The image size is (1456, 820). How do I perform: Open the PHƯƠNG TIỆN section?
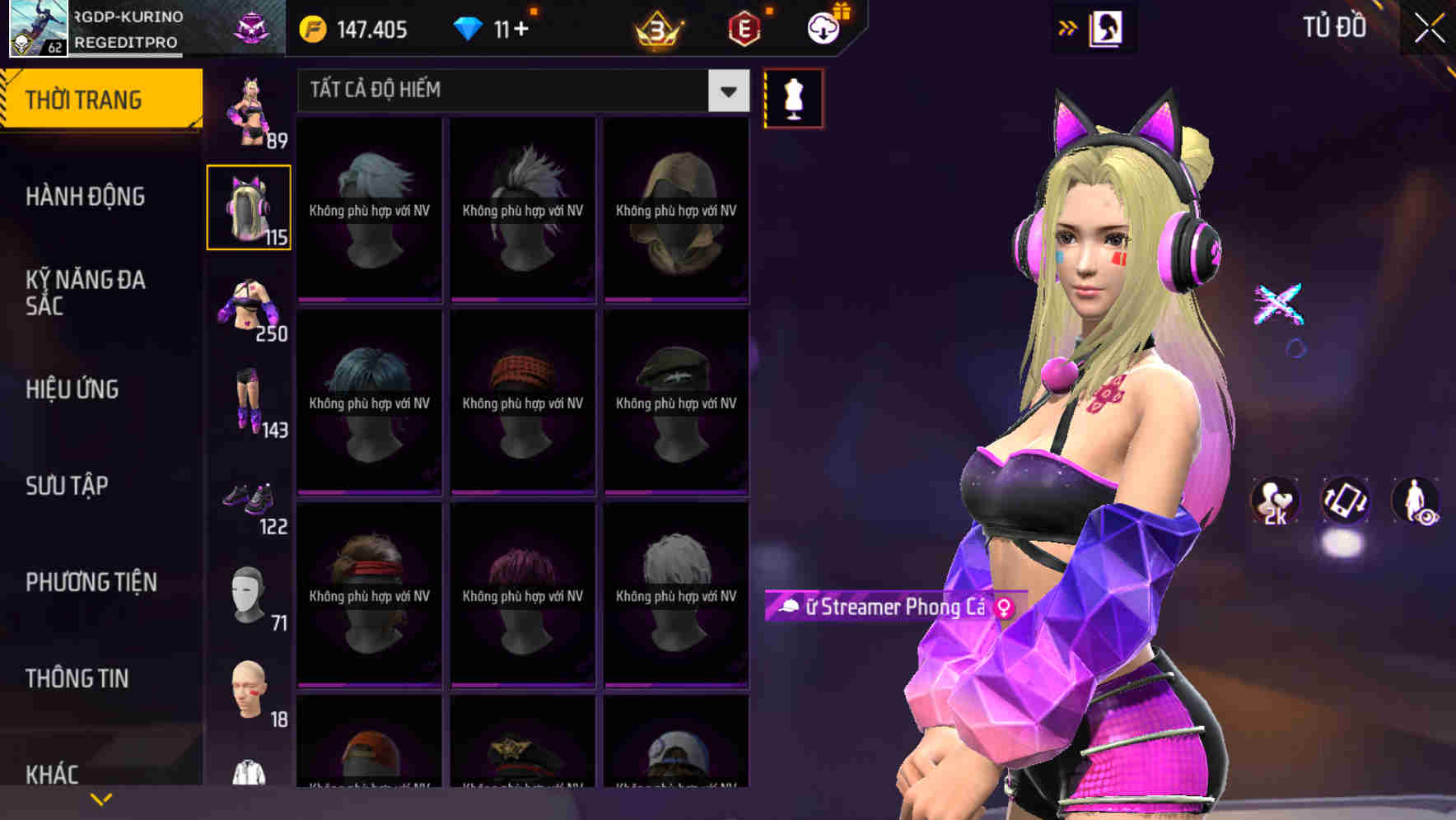coord(91,581)
